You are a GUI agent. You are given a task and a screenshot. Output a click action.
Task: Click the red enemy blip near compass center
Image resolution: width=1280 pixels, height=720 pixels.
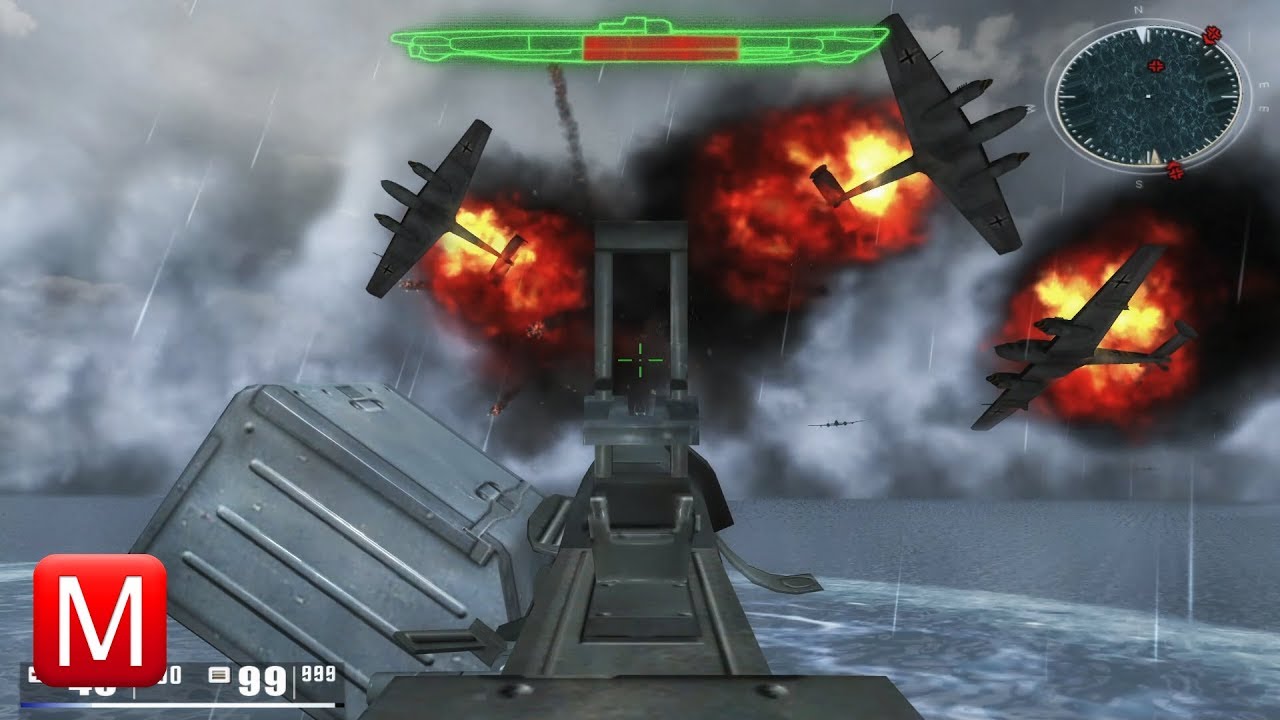(x=1155, y=65)
